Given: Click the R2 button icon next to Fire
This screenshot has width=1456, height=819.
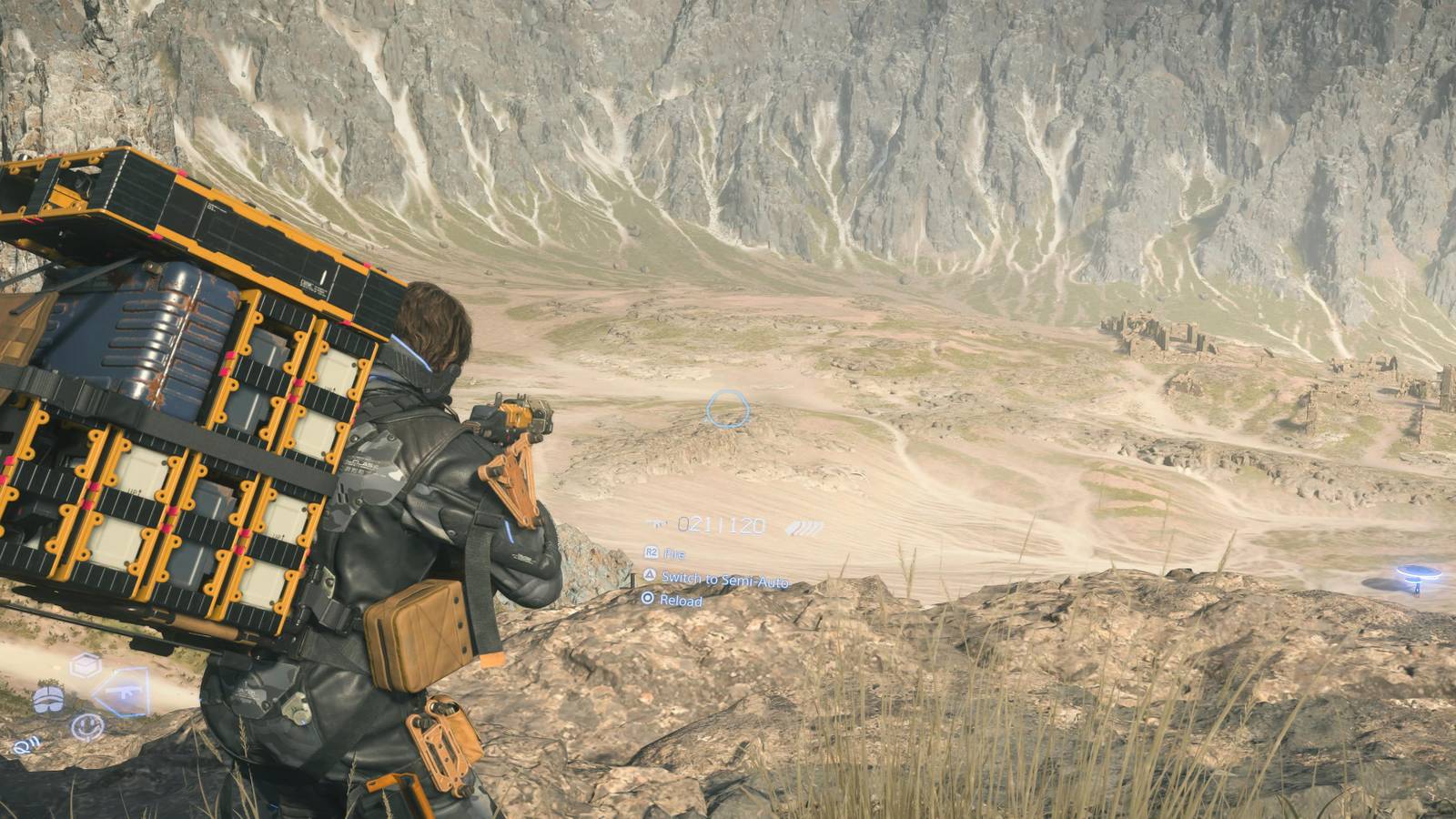Looking at the screenshot, I should point(652,553).
